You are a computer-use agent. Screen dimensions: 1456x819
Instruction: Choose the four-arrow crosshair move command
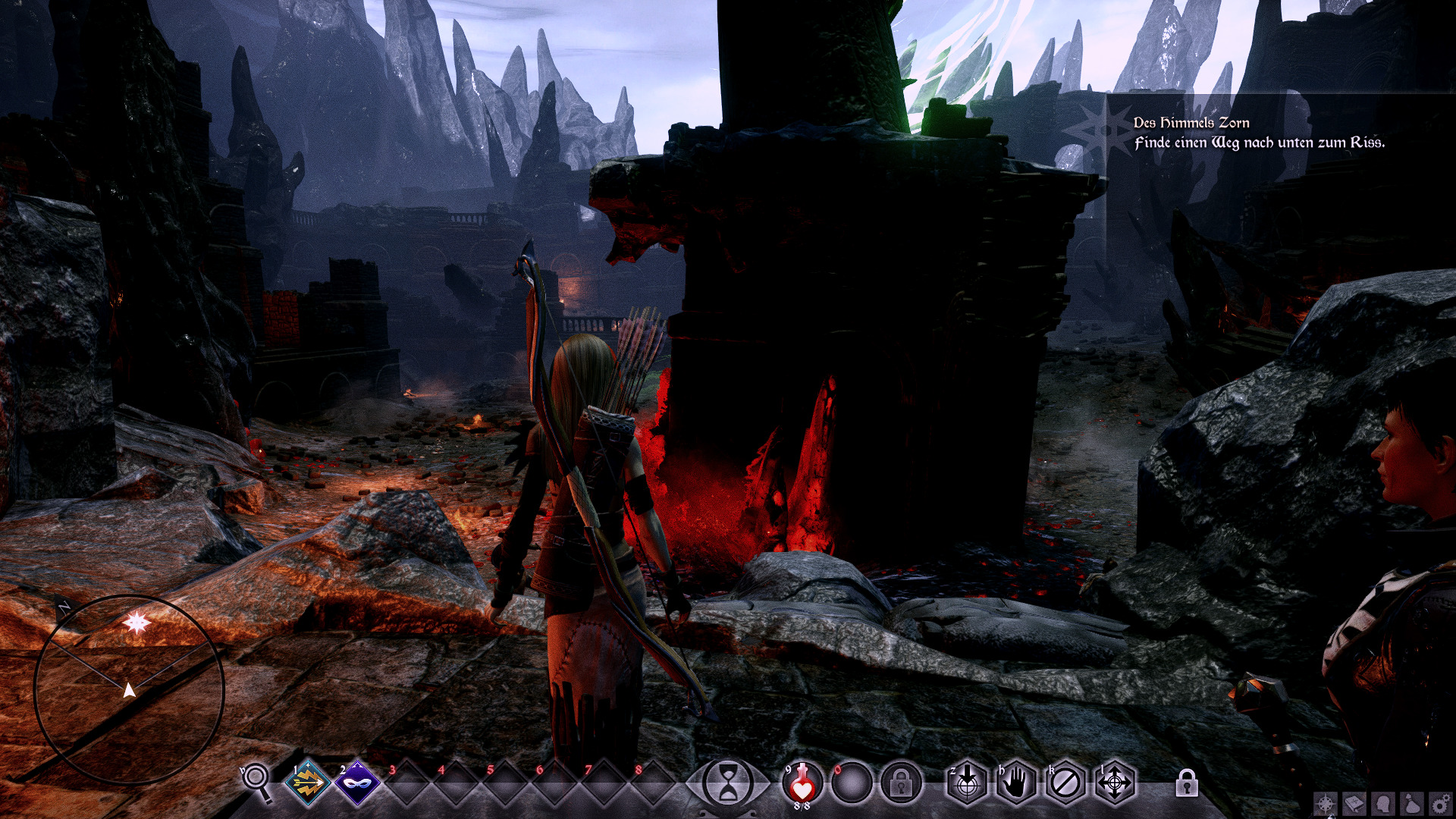click(1115, 783)
